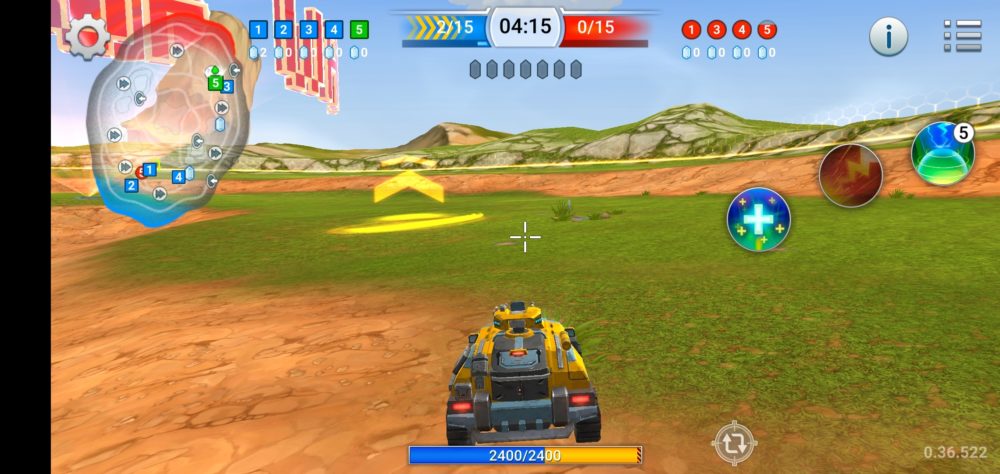Use the green shield dome ability
This screenshot has width=1000, height=474.
[x=942, y=153]
